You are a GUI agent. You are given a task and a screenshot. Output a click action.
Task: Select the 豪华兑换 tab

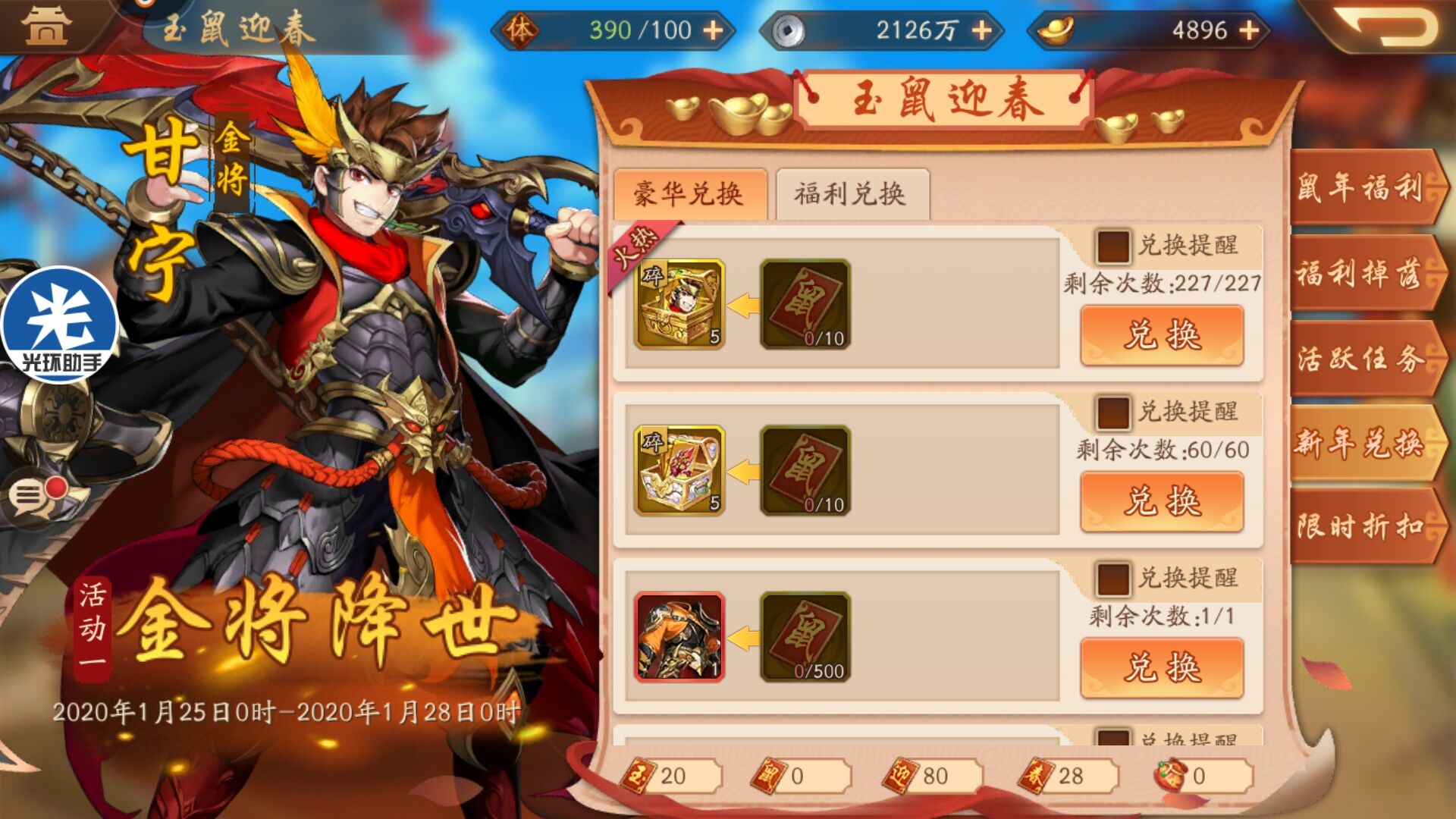pyautogui.click(x=692, y=193)
